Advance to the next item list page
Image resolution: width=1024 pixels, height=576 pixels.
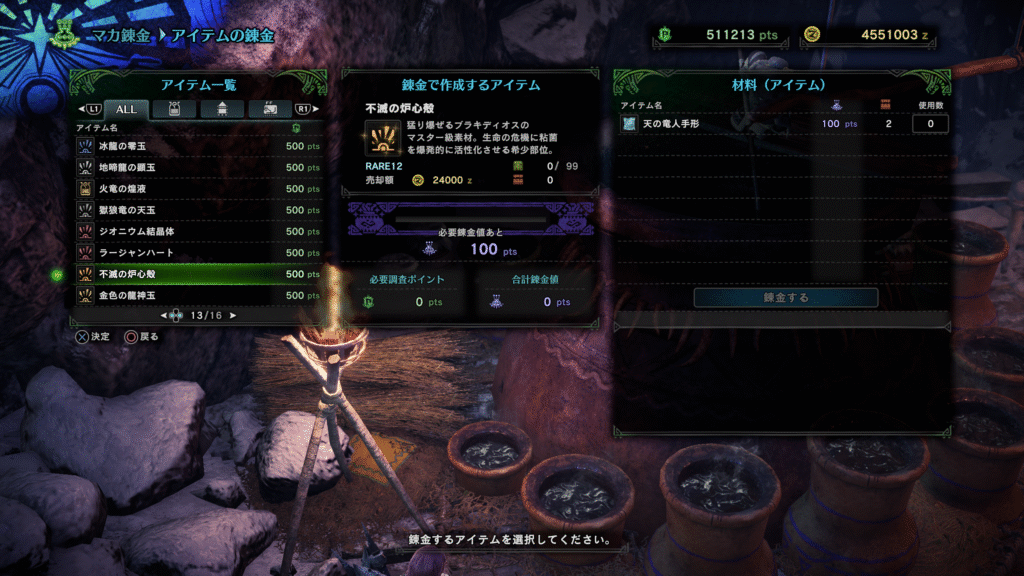(x=234, y=315)
